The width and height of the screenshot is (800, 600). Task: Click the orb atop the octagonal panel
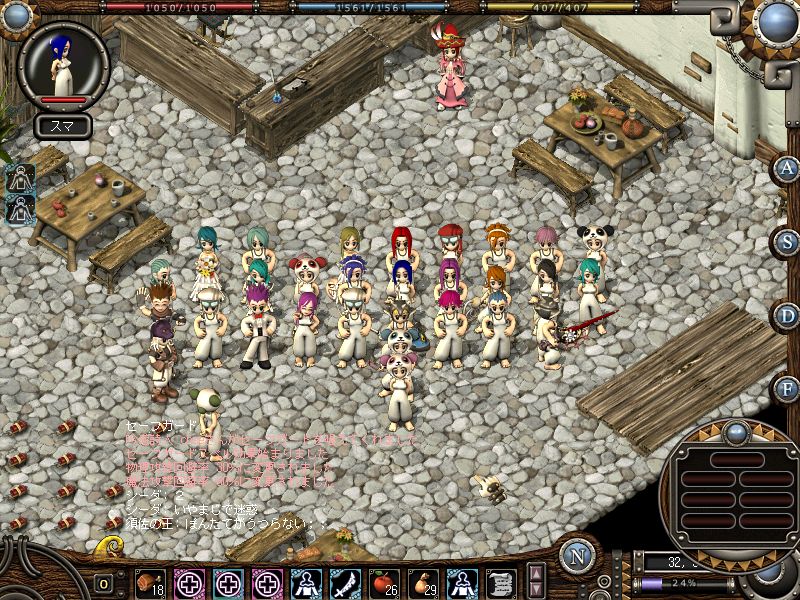tap(736, 433)
